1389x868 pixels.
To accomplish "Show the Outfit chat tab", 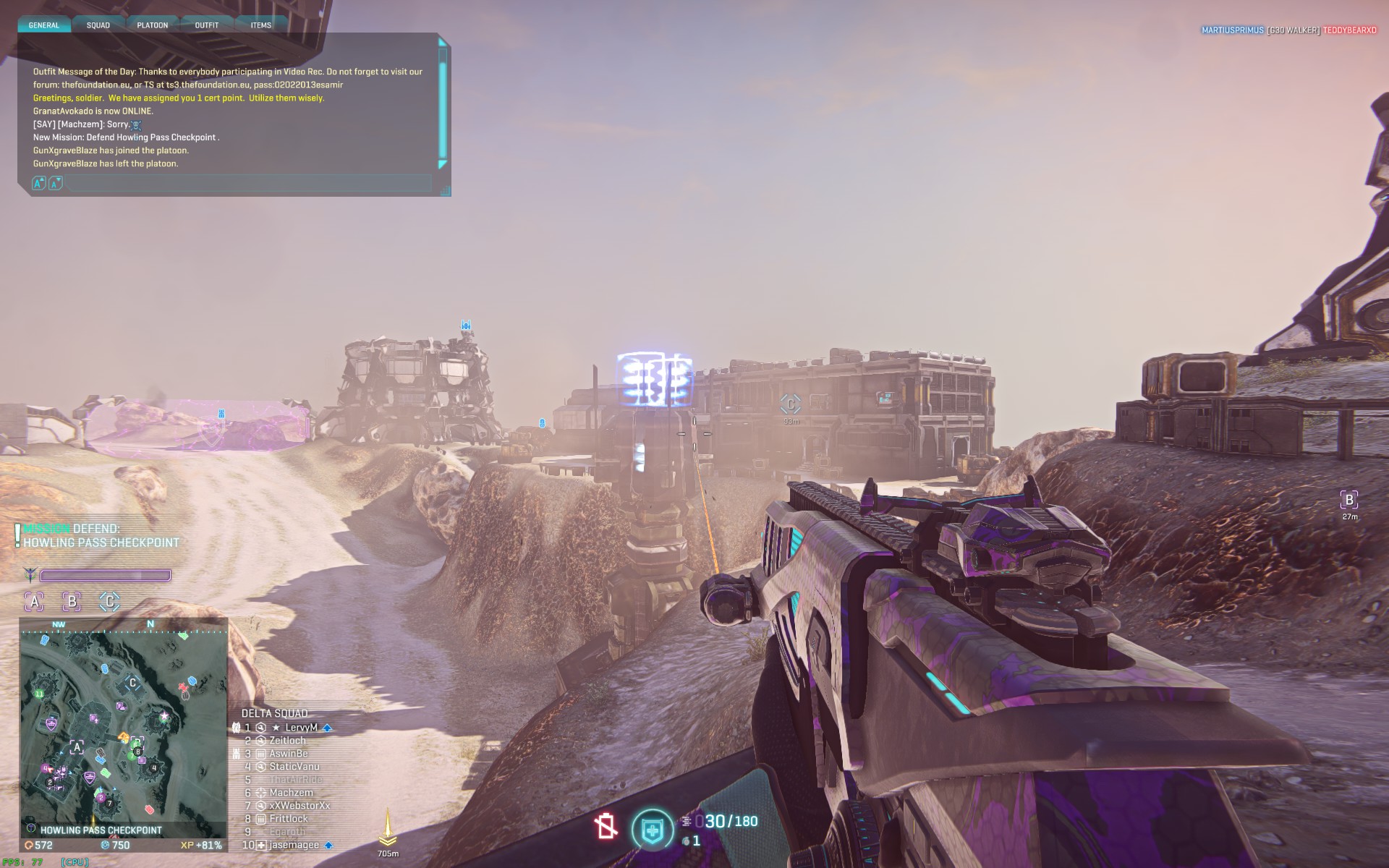I will (x=207, y=25).
